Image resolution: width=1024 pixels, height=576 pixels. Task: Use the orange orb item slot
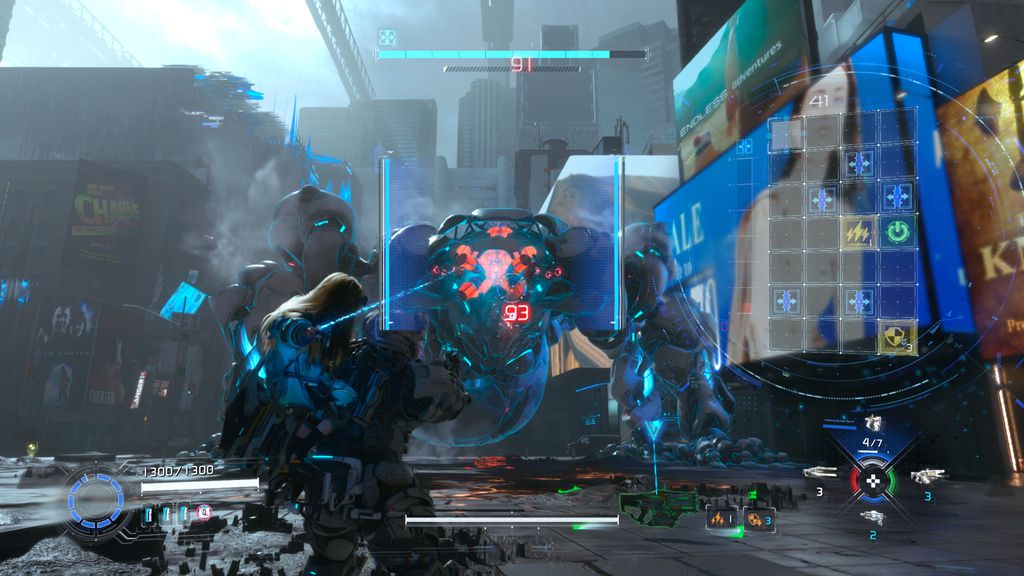point(758,517)
